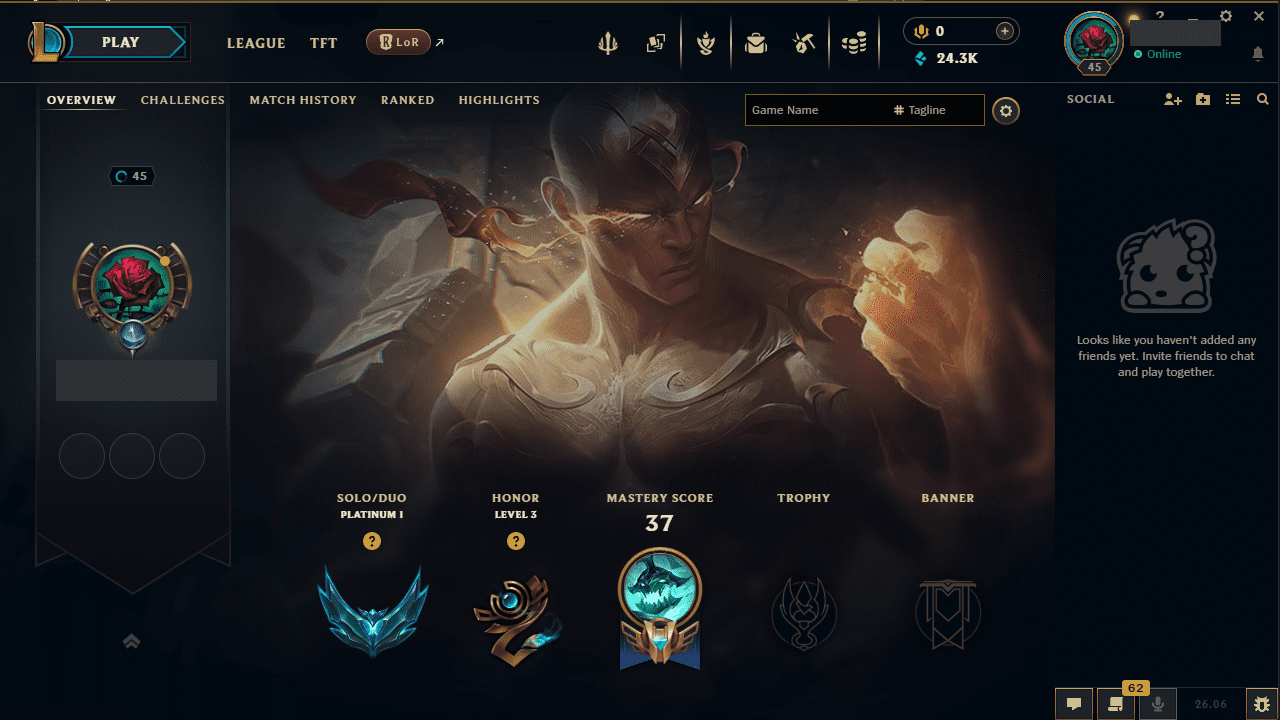Screen dimensions: 1280x720
Task: Toggle the friends list view icon
Action: tap(1233, 99)
